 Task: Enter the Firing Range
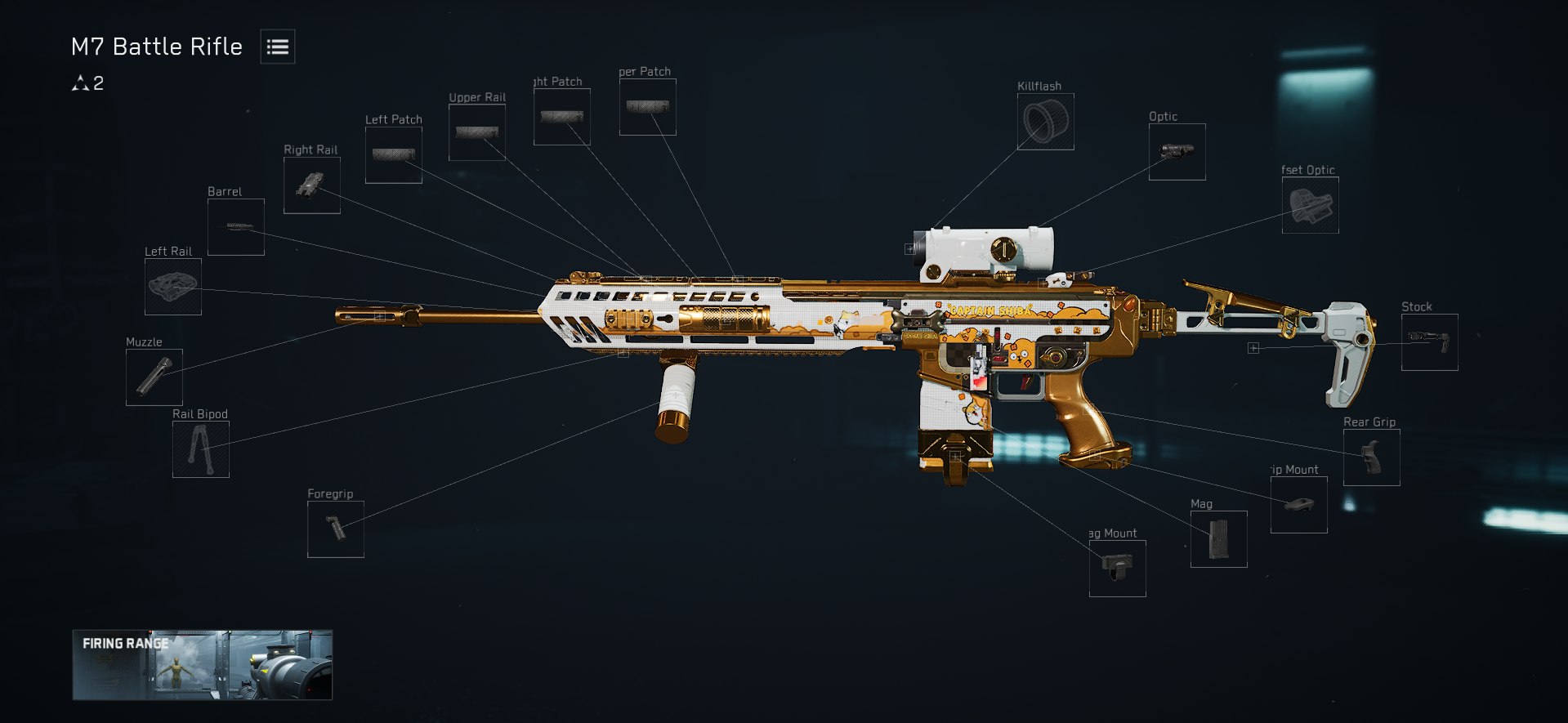203,665
